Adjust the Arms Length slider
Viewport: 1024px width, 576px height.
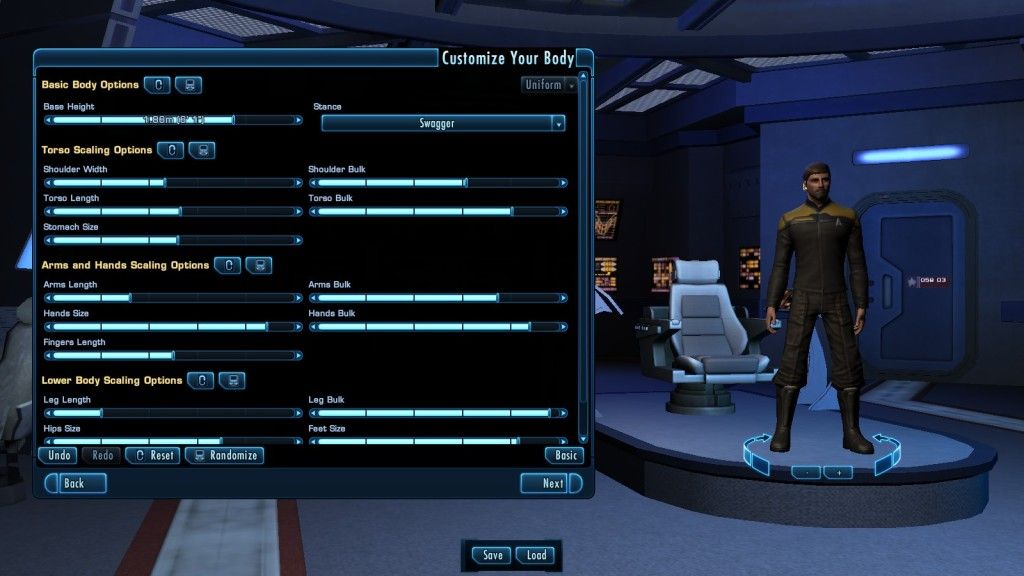pos(130,298)
